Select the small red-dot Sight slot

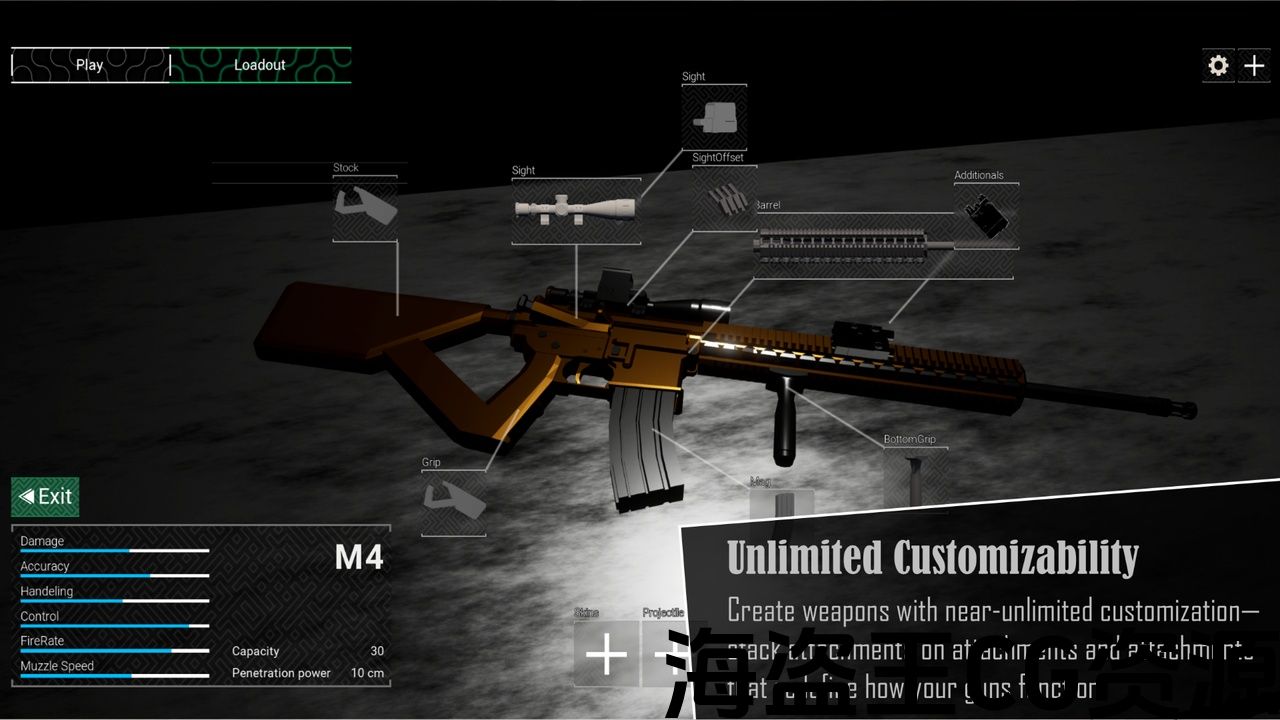click(x=714, y=115)
